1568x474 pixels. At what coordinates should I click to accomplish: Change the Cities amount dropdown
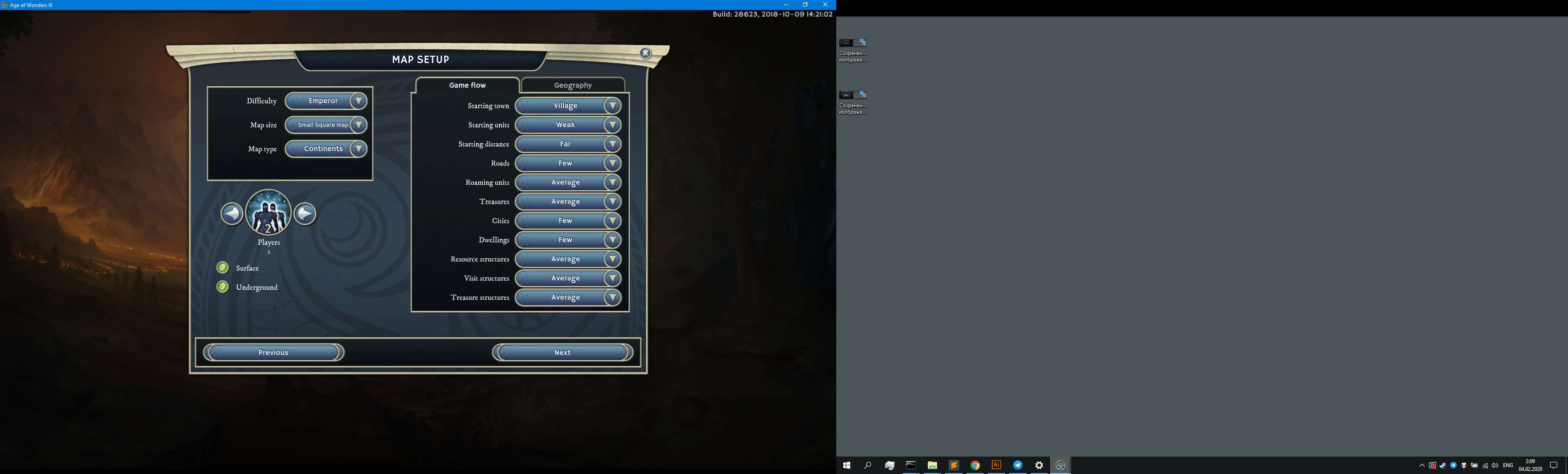[x=568, y=221]
